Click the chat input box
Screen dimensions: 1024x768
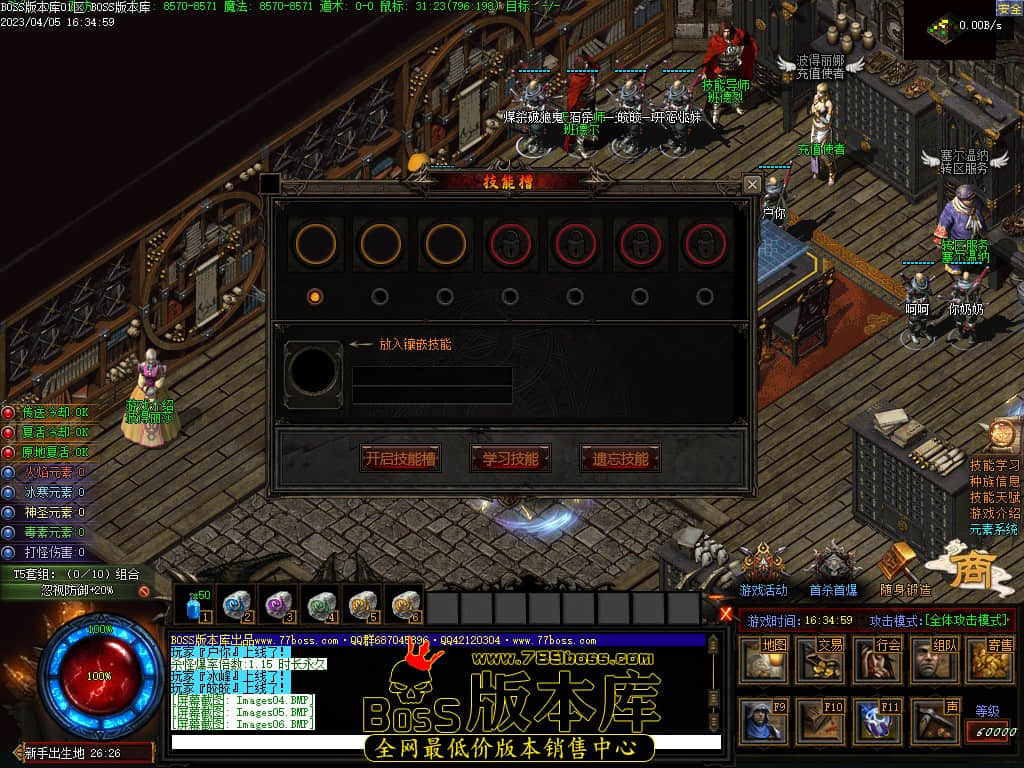(x=445, y=742)
